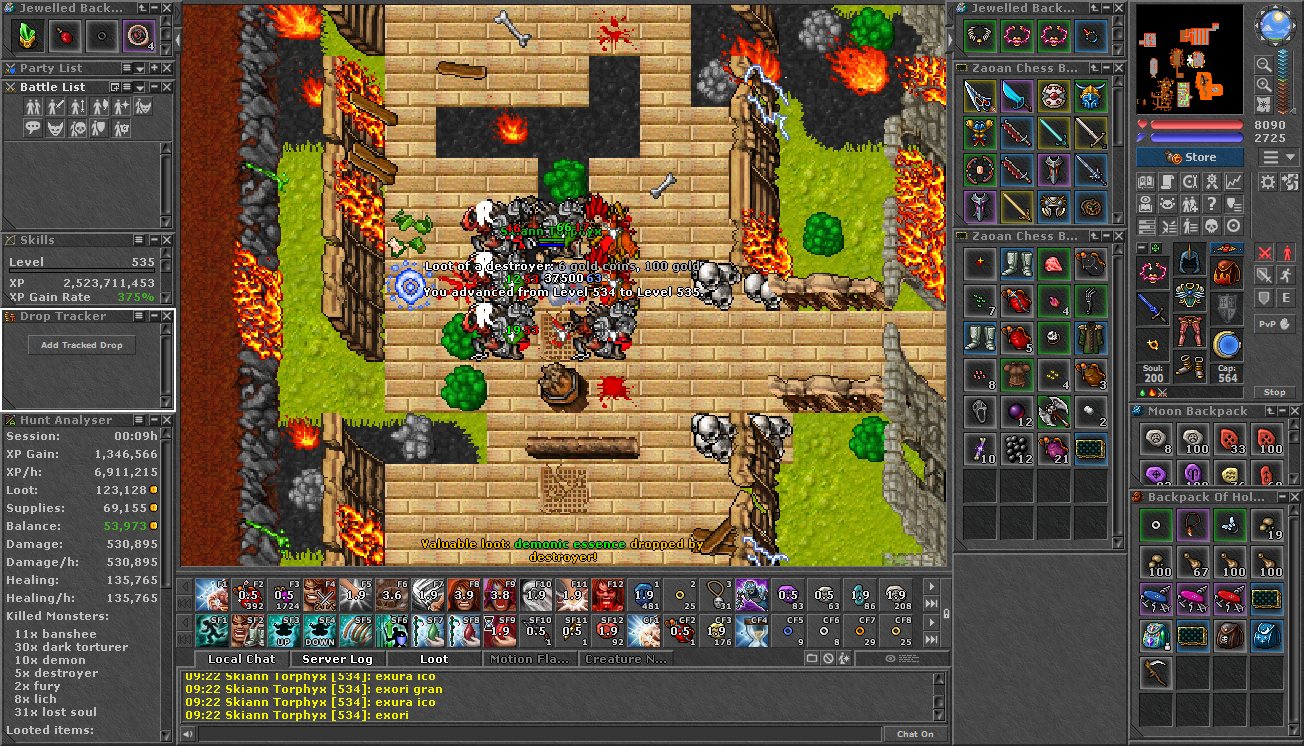This screenshot has height=746, width=1304.
Task: Switch to the Server Log tab
Action: [x=337, y=659]
